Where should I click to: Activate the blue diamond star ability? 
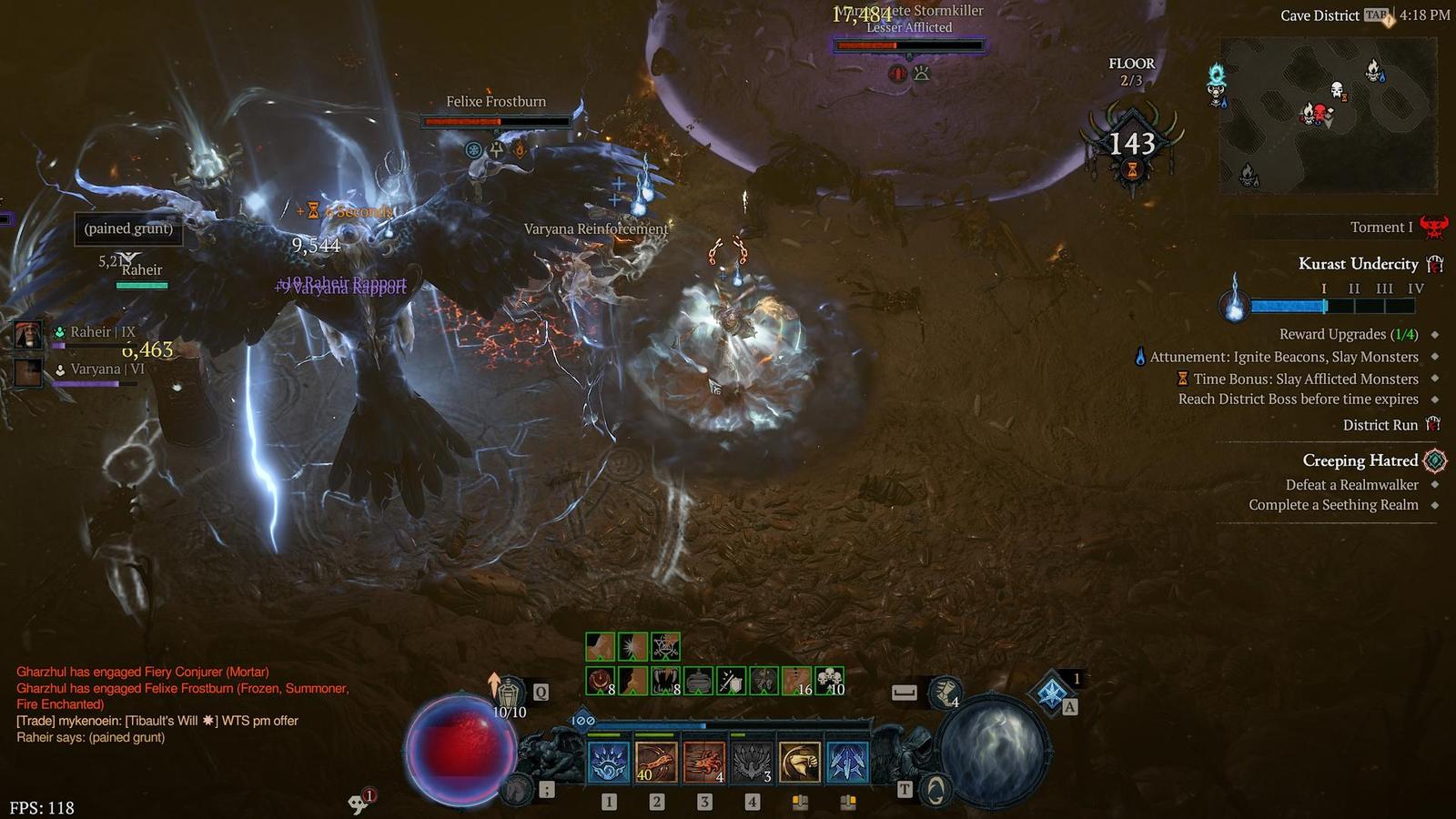click(x=1052, y=692)
